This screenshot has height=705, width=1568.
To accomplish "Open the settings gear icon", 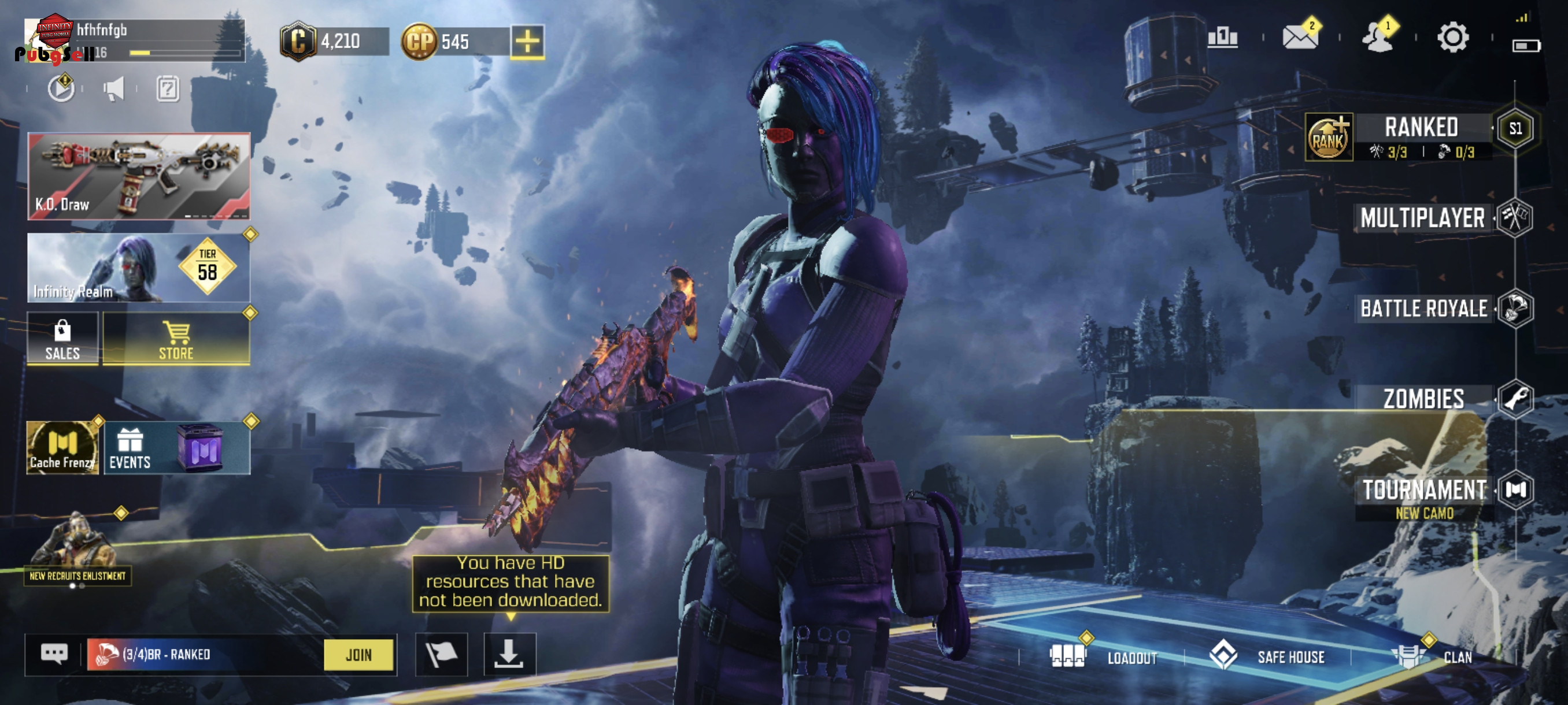I will pyautogui.click(x=1452, y=38).
